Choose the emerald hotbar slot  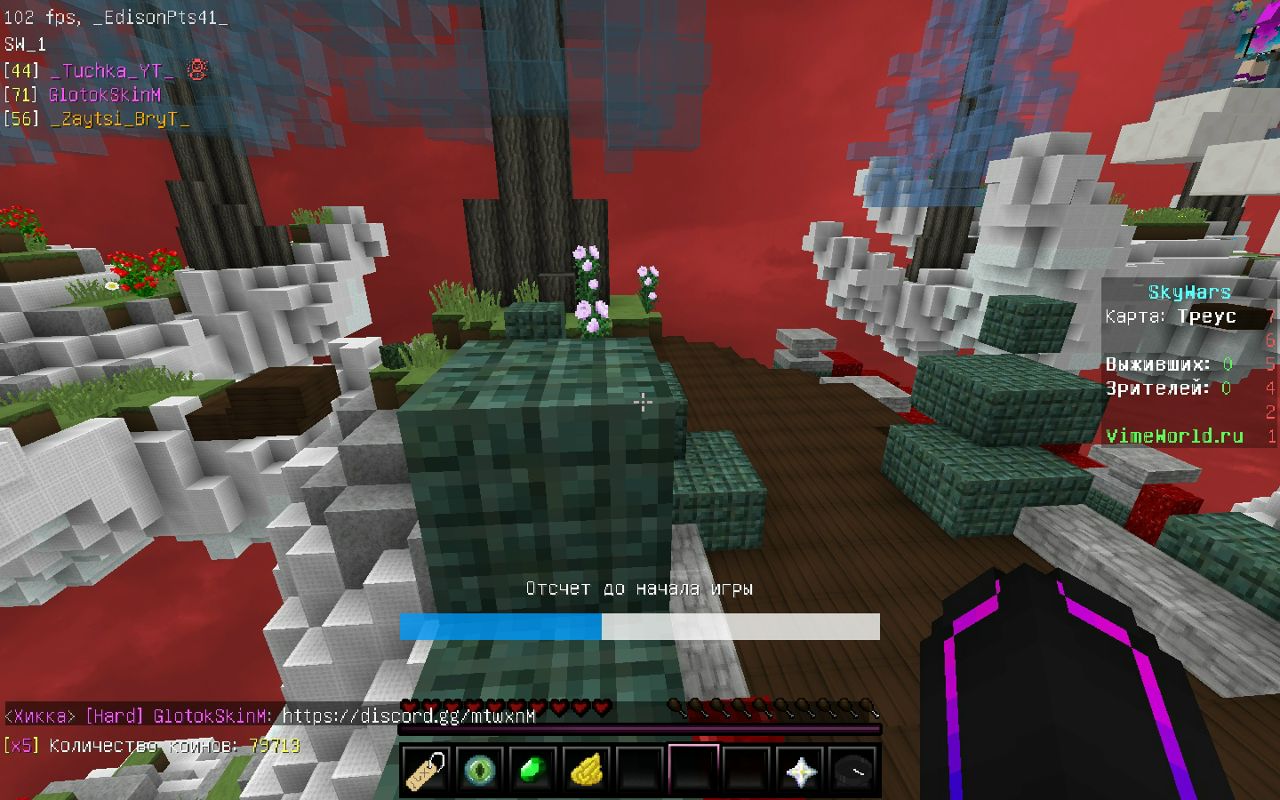533,770
